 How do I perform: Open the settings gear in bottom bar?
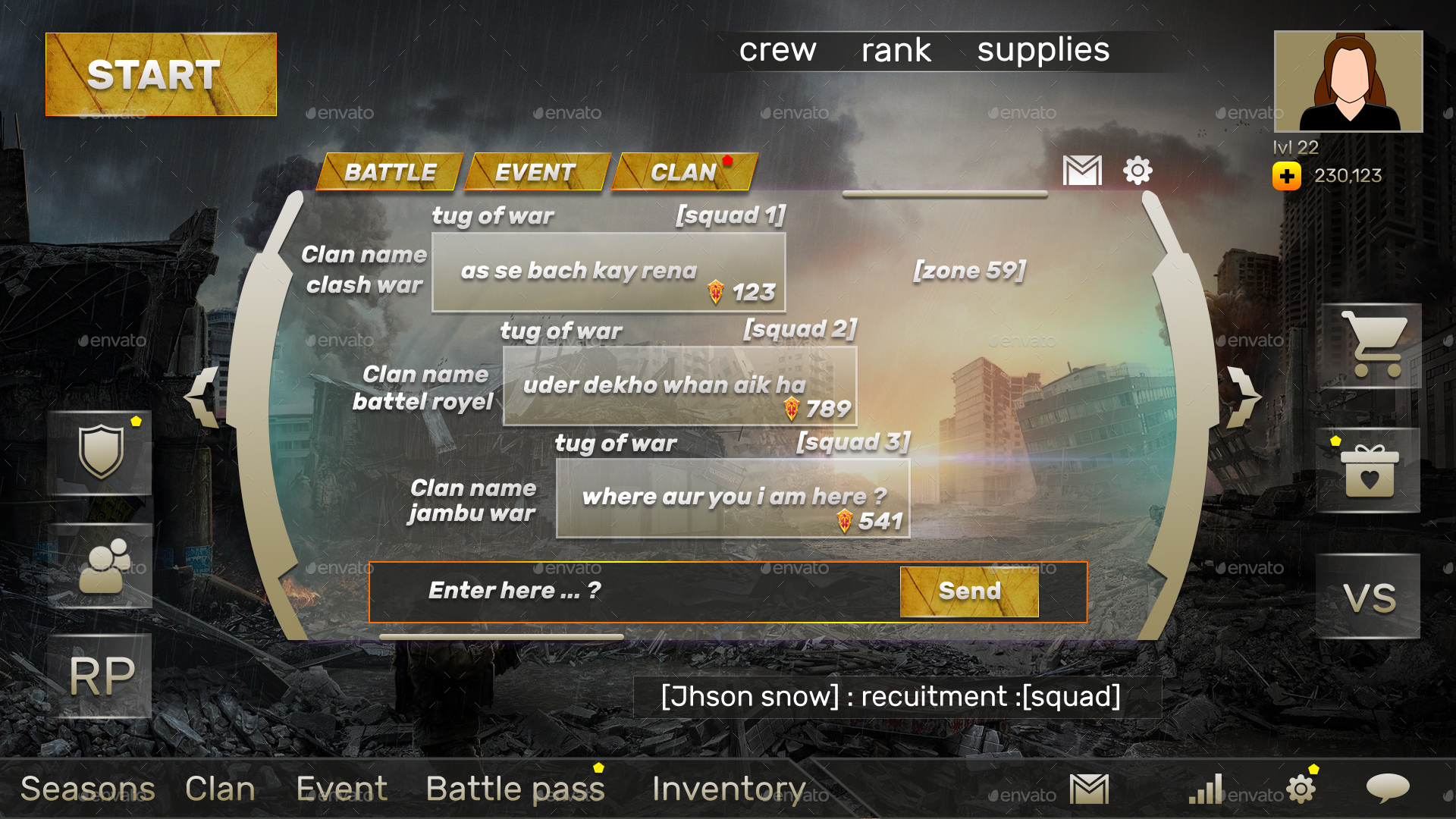pos(1302,789)
